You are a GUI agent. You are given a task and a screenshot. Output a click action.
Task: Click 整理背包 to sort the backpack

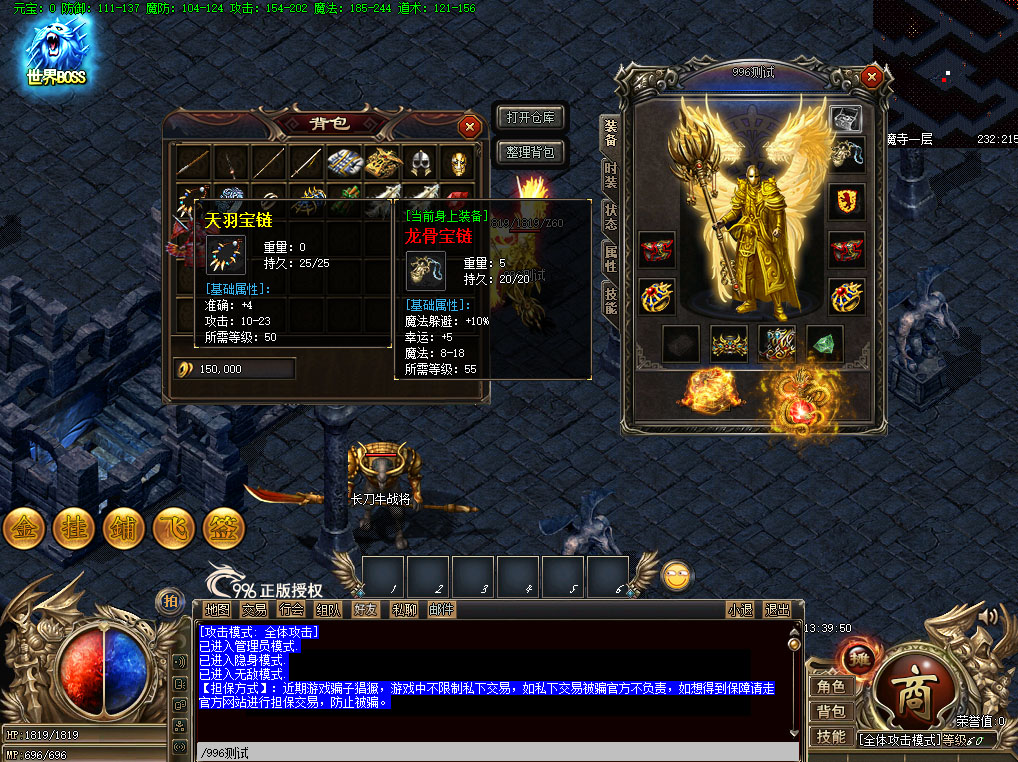pos(531,152)
